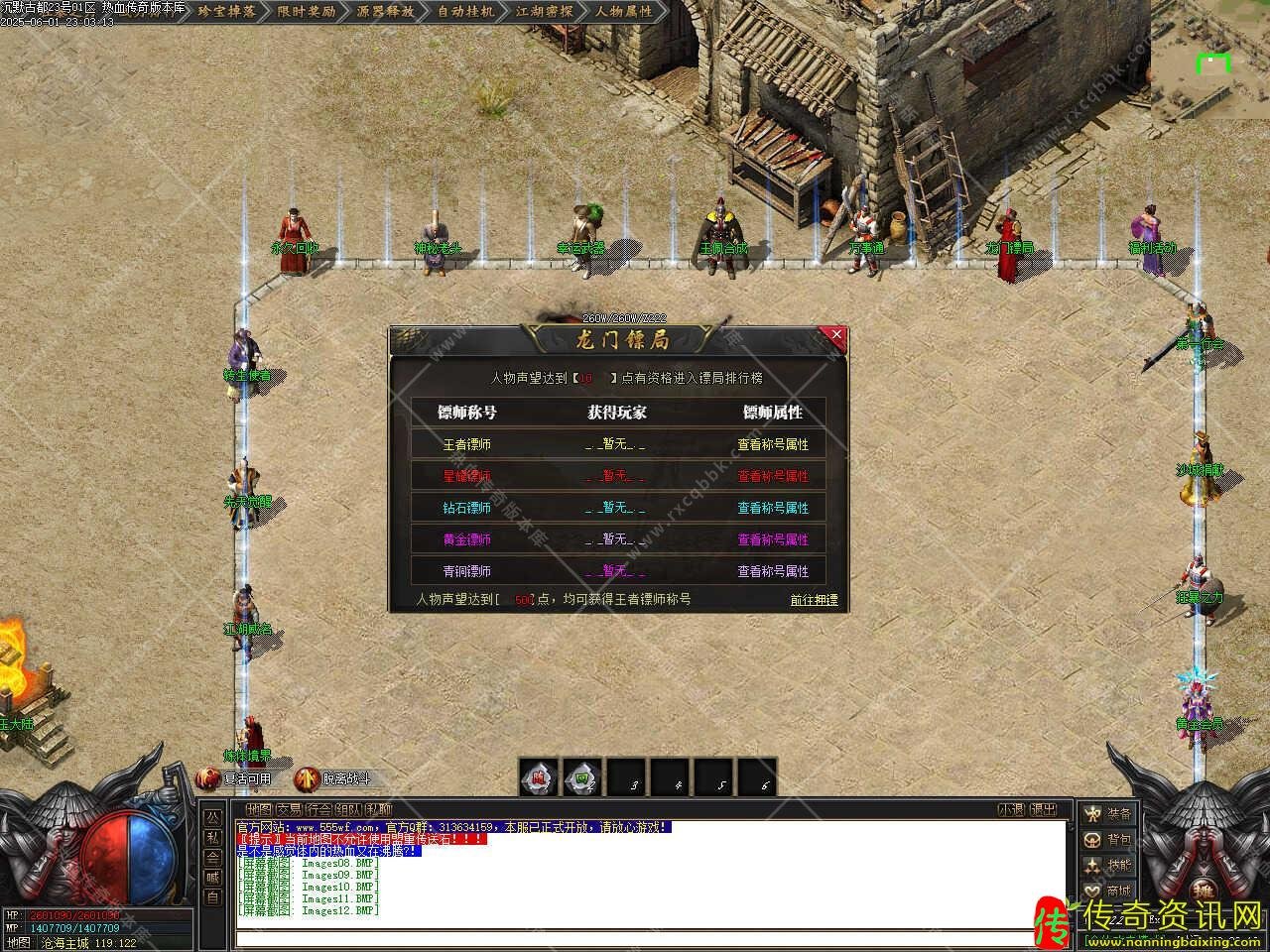This screenshot has height=952, width=1270.
Task: View title attributes for 青铜镖师
Action: point(772,571)
